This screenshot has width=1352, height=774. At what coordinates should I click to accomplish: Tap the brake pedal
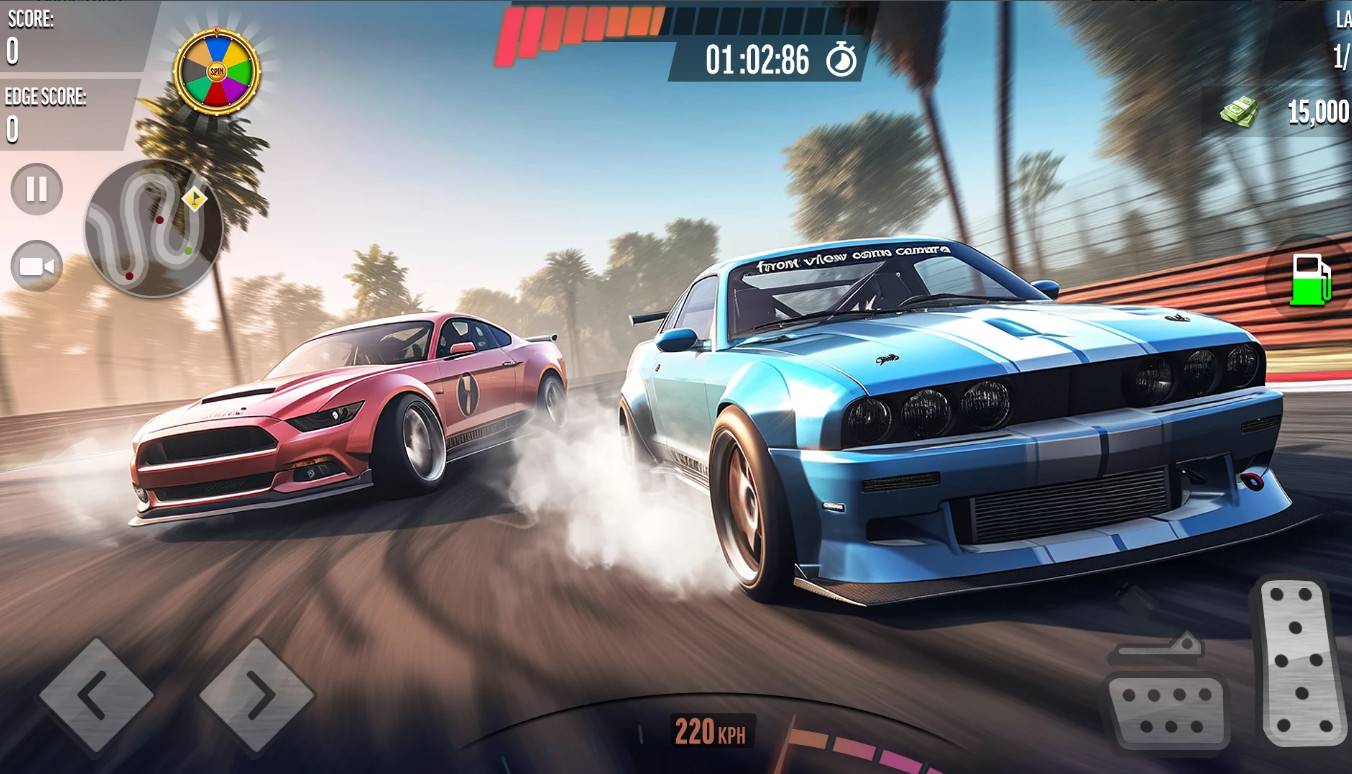click(1167, 711)
